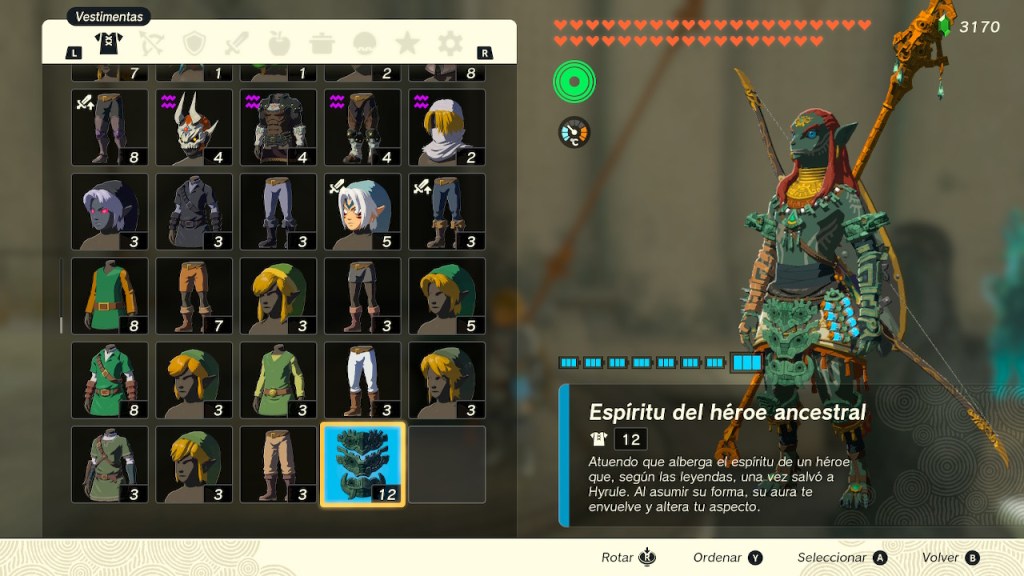Screen dimensions: 1024x576
Task: Switch to the bows tab
Action: [x=152, y=43]
